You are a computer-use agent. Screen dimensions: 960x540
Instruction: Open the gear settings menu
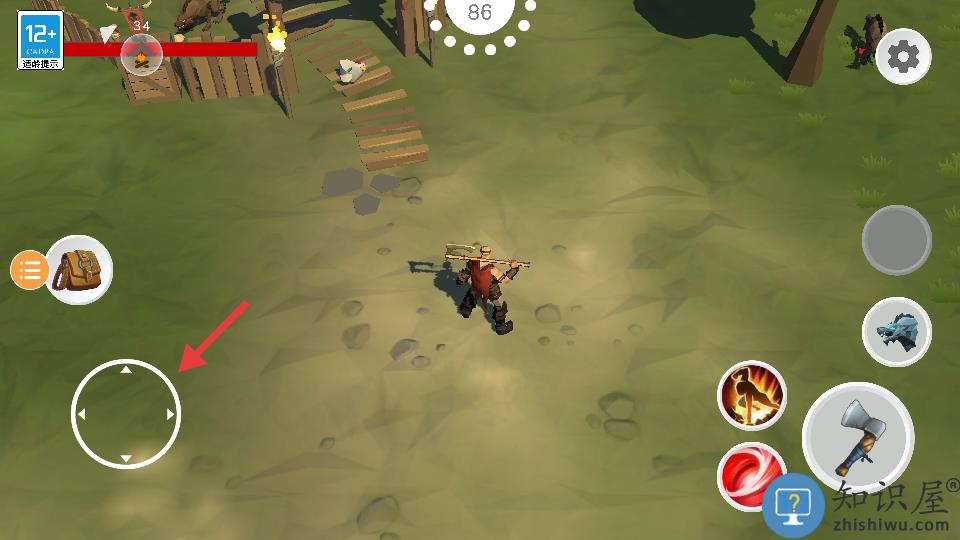[x=903, y=57]
